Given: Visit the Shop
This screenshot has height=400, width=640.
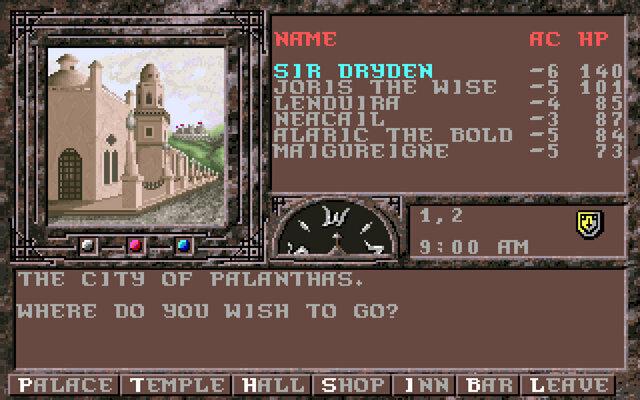Looking at the screenshot, I should click(x=351, y=385).
